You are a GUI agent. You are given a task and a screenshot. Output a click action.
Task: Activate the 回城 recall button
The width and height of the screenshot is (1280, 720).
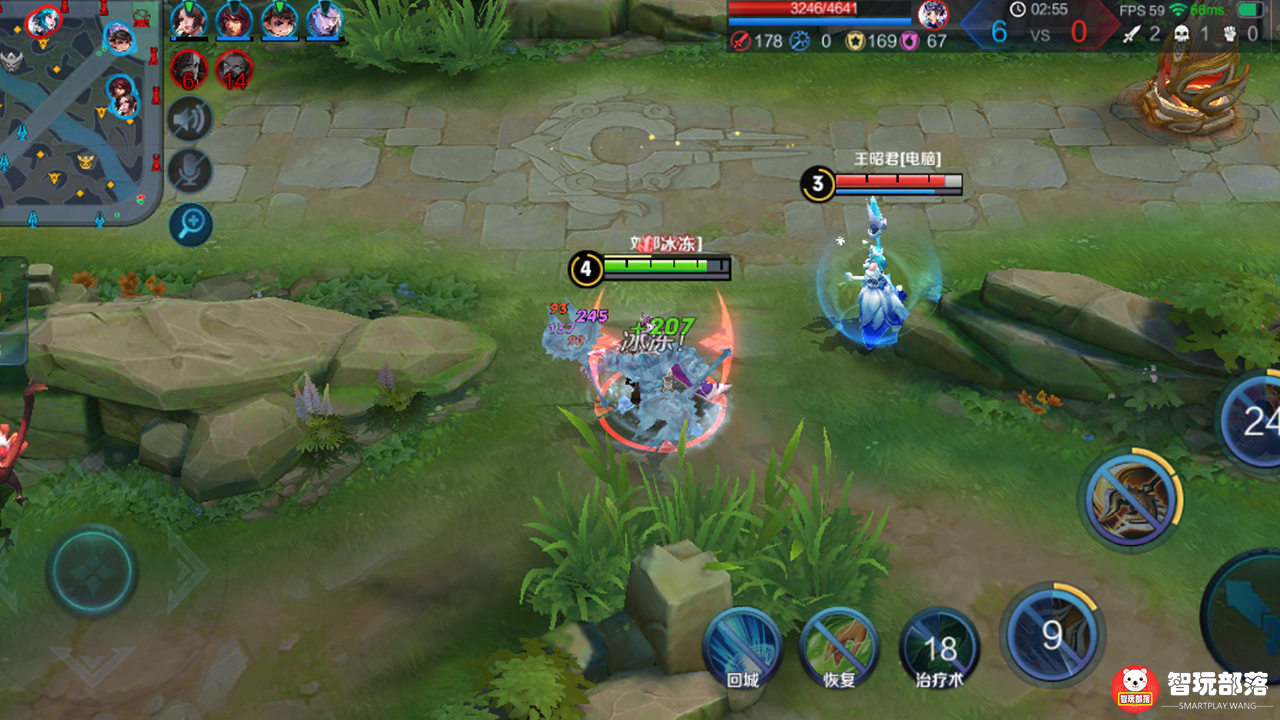click(742, 645)
